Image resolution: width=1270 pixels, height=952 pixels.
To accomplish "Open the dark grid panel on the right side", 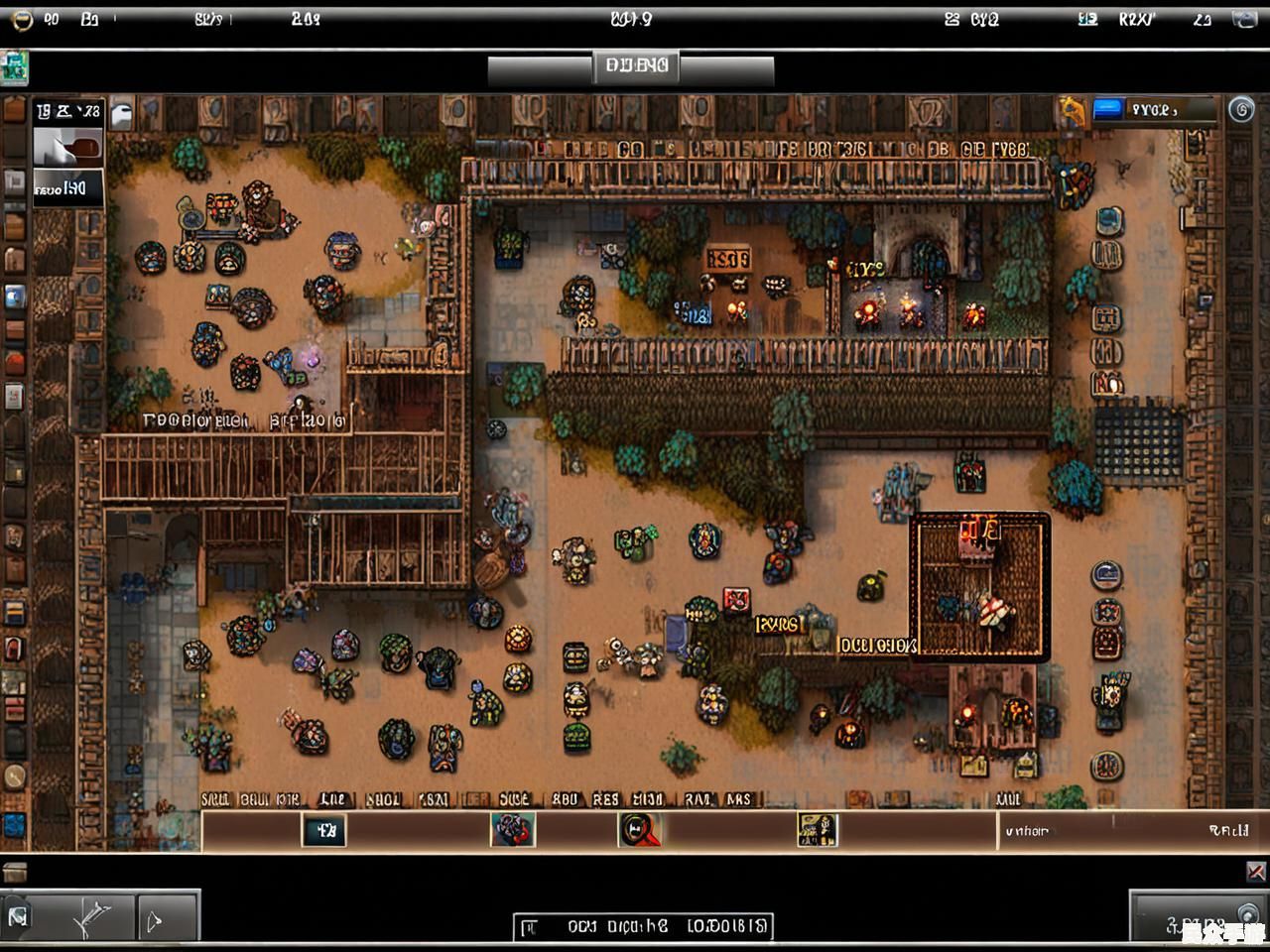I will pyautogui.click(x=1138, y=444).
